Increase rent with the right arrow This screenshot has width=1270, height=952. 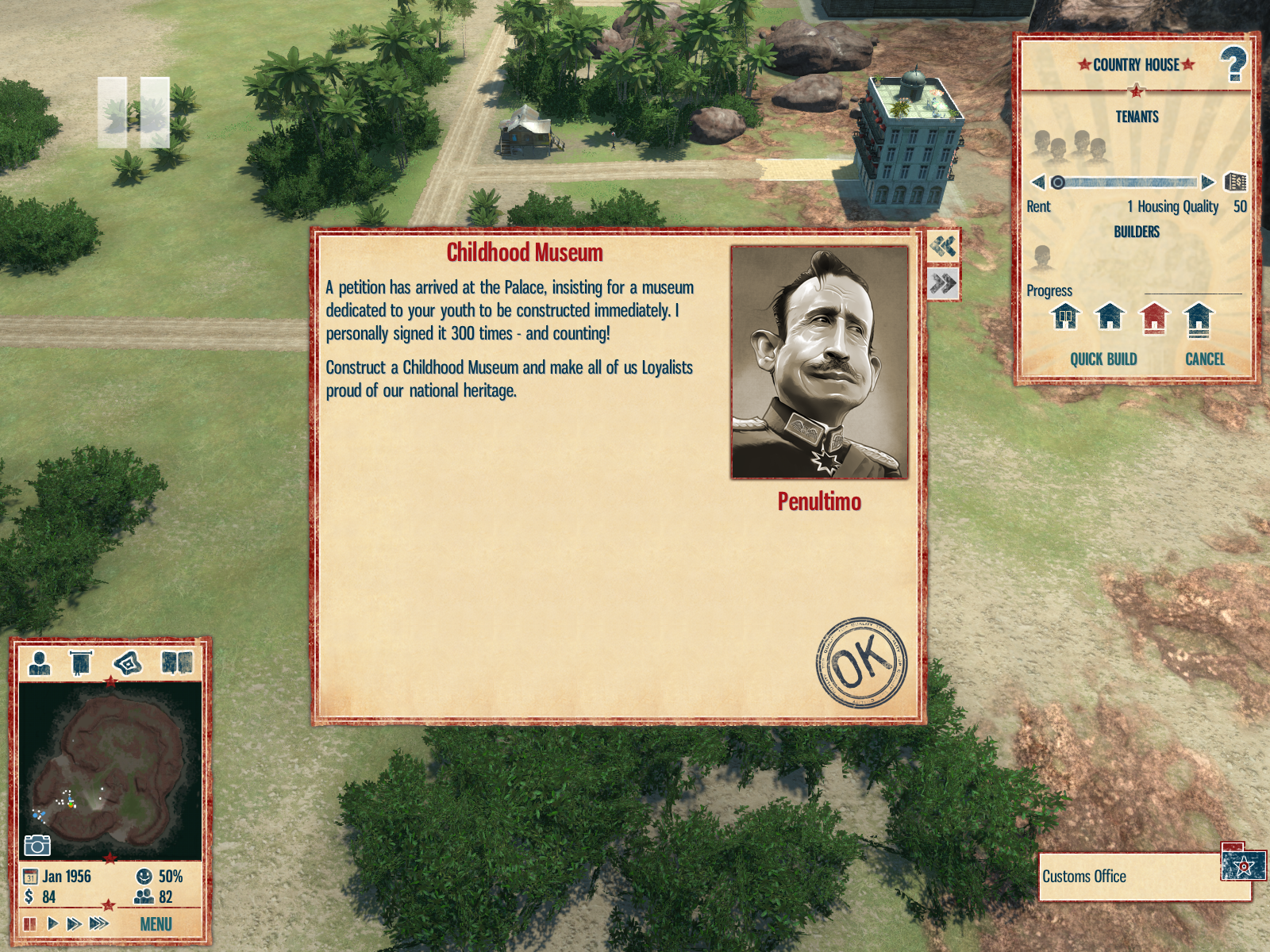pos(1207,182)
